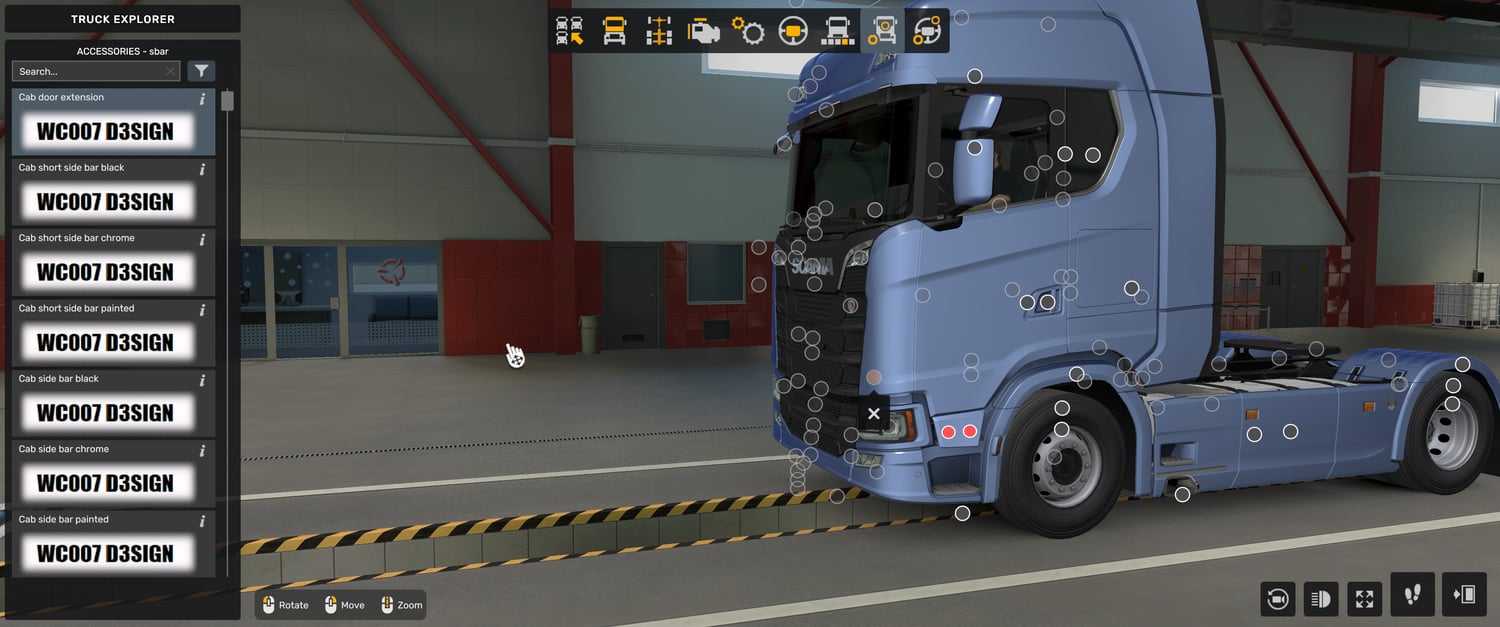Switch to the engine category
This screenshot has width=1500, height=627.
point(703,31)
